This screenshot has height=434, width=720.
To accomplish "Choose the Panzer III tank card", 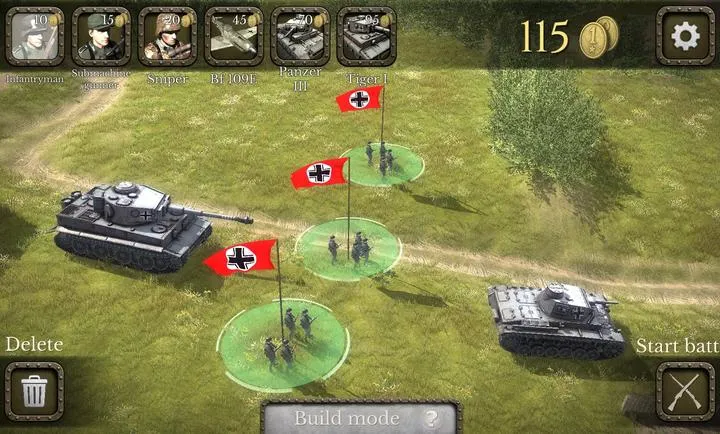I will [x=300, y=36].
